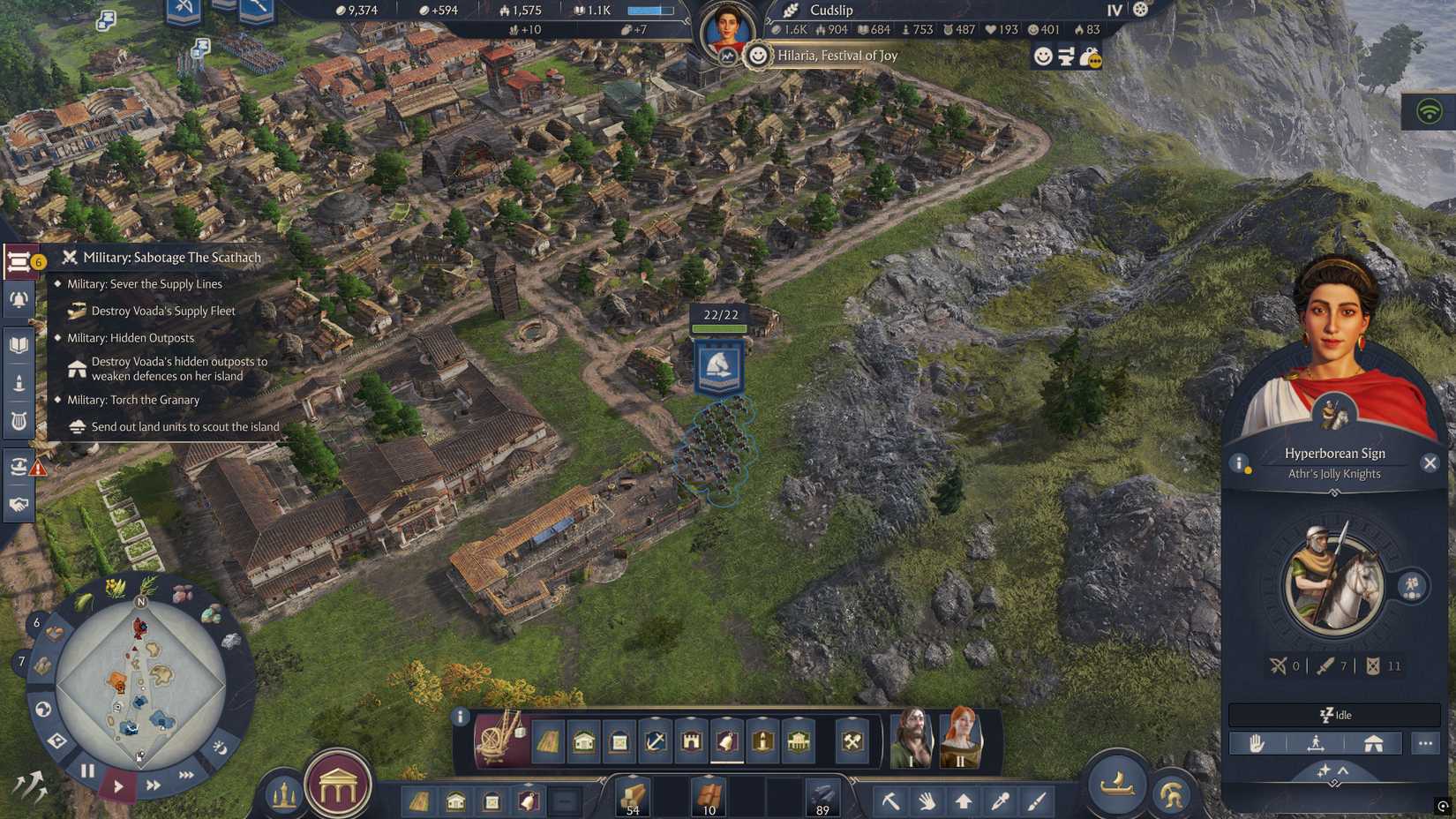Expand the arrow above the wood resource slot
The image size is (1456, 819).
tap(633, 776)
